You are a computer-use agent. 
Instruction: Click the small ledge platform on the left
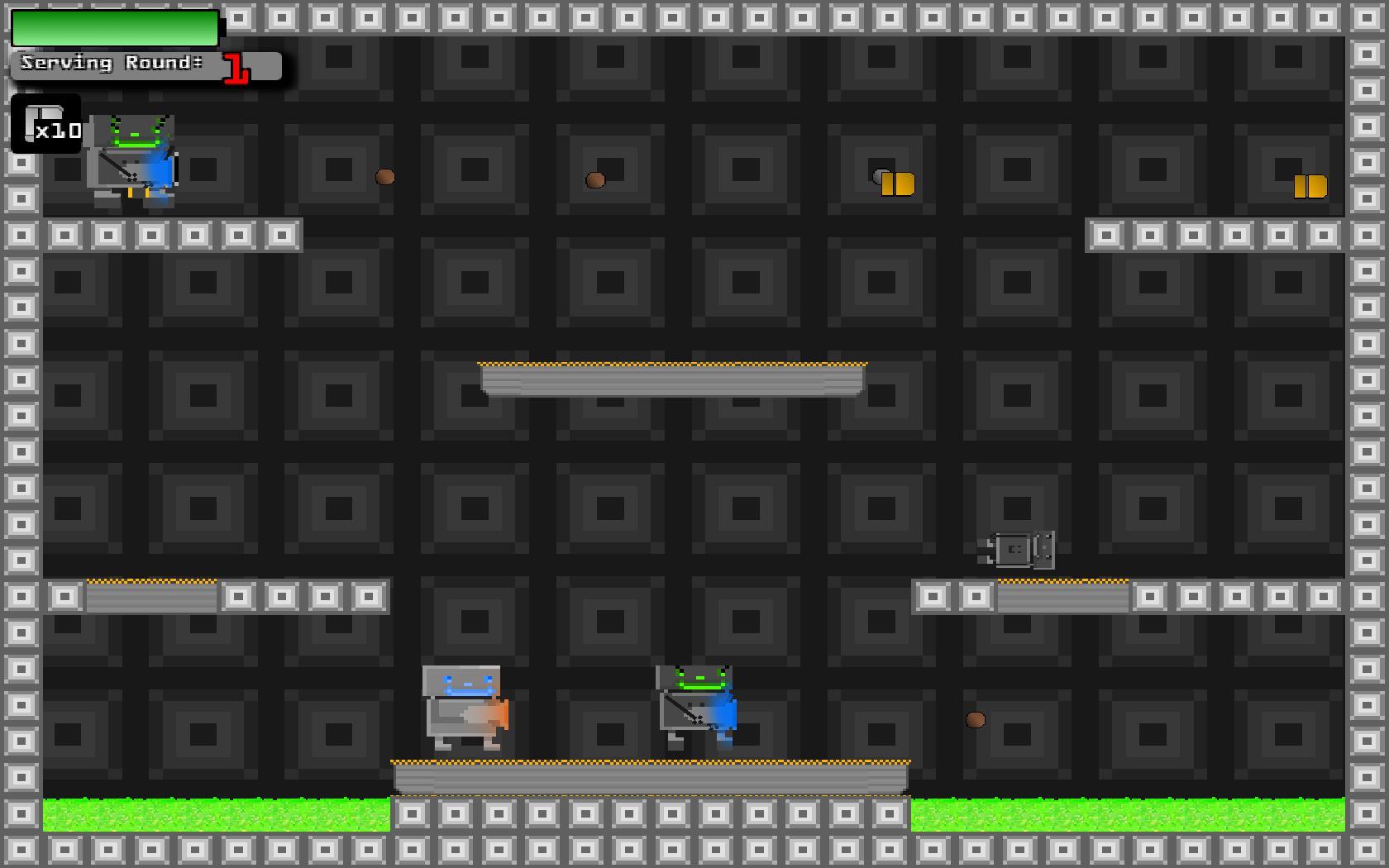pyautogui.click(x=149, y=595)
